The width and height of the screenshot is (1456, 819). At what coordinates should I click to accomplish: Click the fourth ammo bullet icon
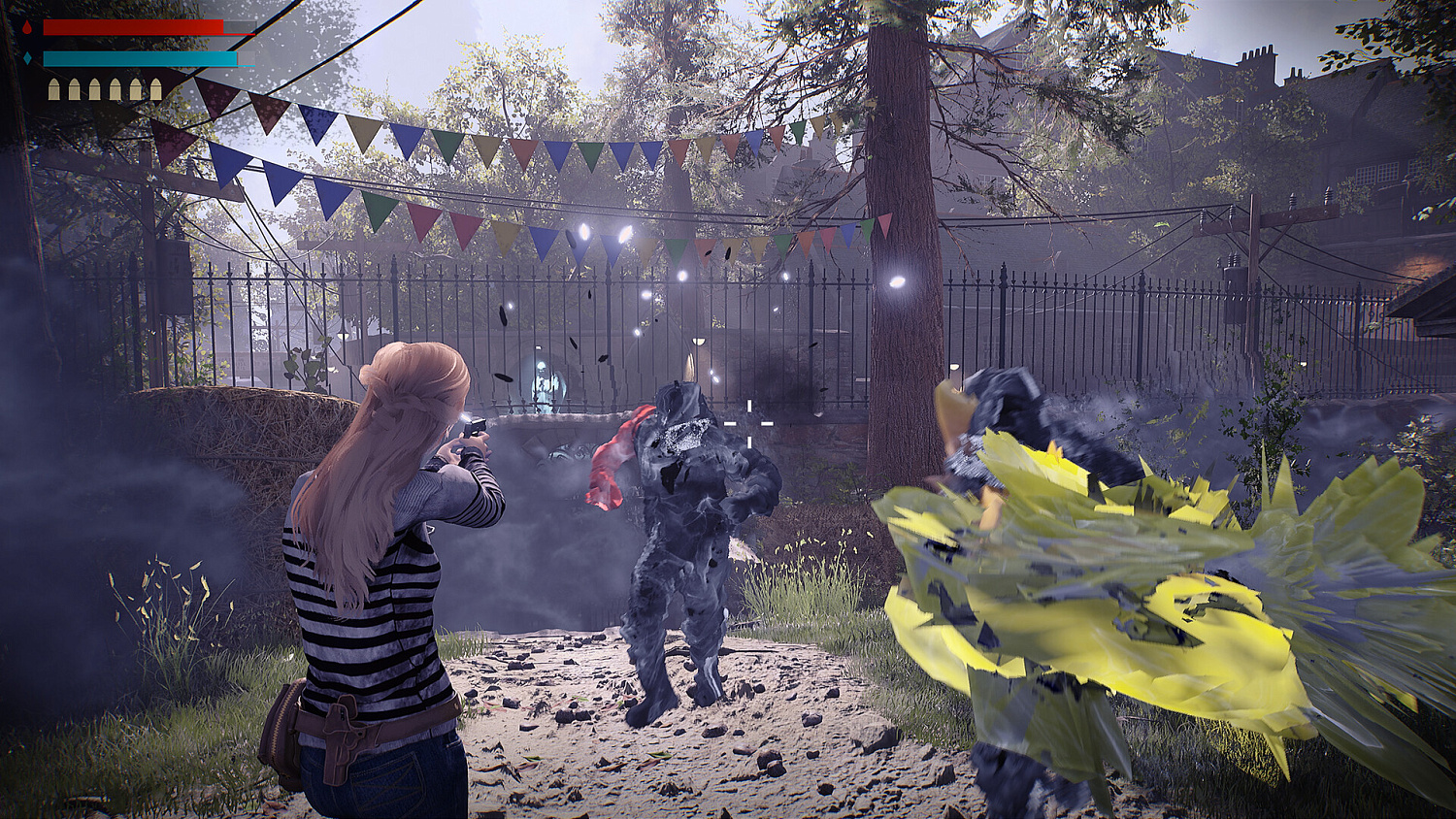point(116,88)
